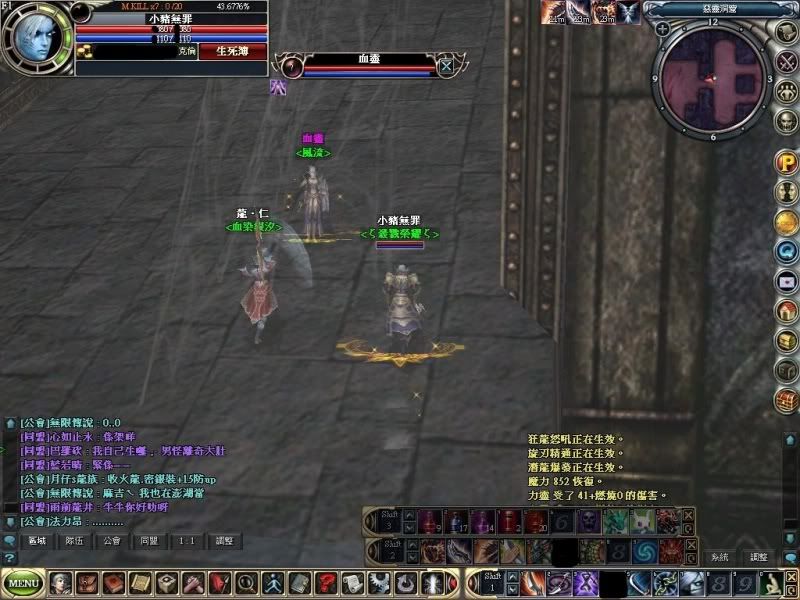Image resolution: width=800 pixels, height=600 pixels.
Task: Click the red question mark help icon
Action: (325, 582)
